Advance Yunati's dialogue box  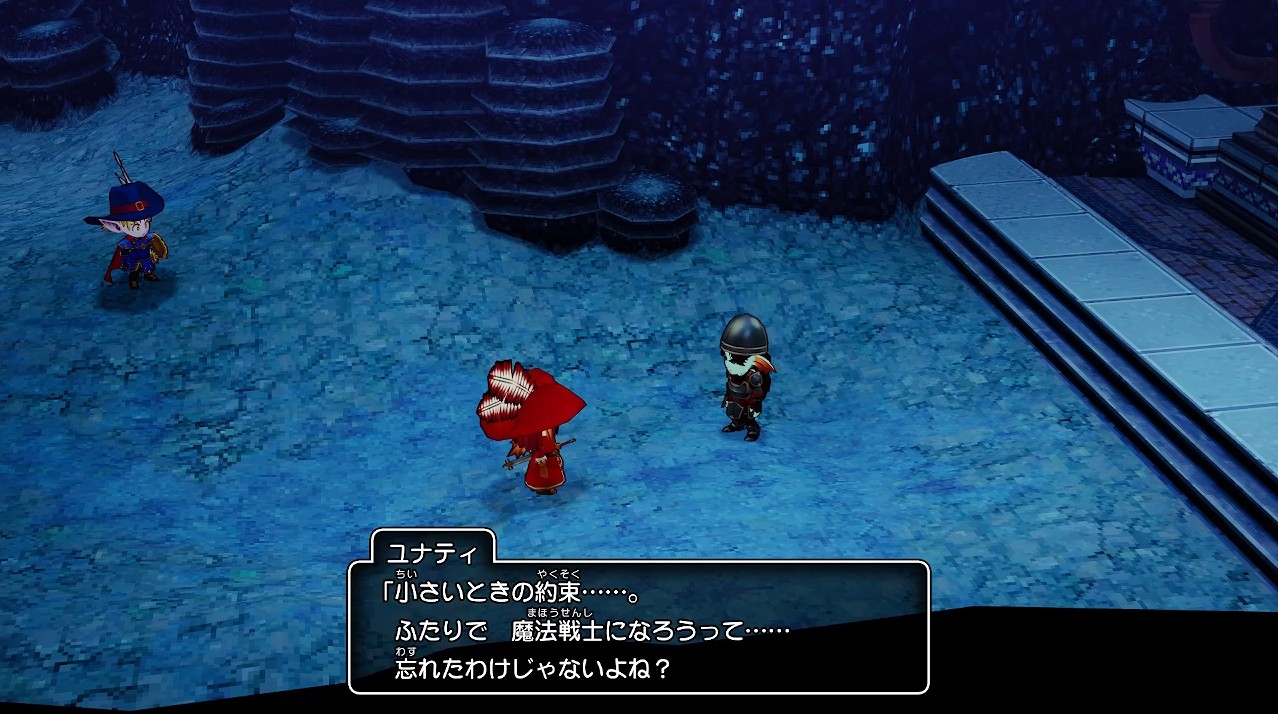(x=638, y=627)
